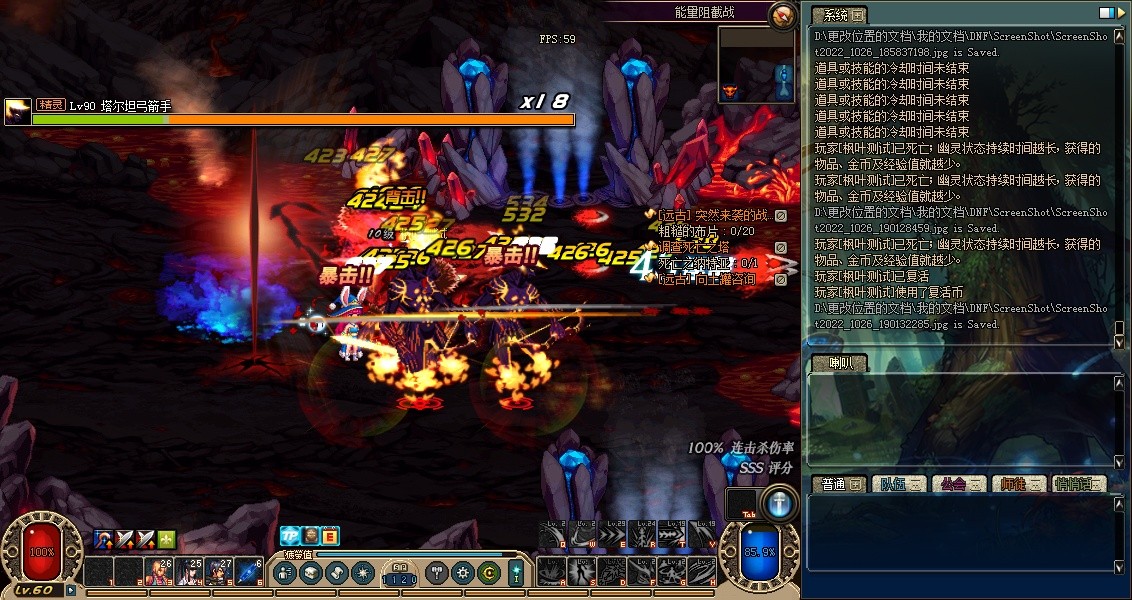Use the consumable in quick slot 3

[157, 571]
